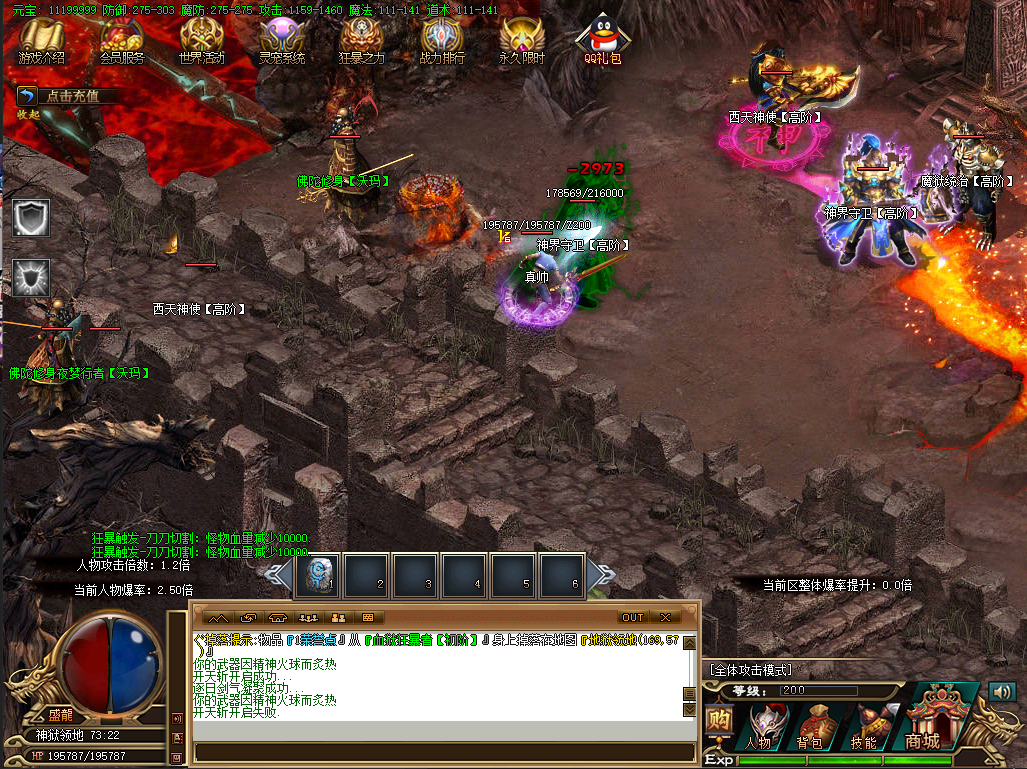Open the 灵宠系统 spirit pet system

[x=282, y=42]
